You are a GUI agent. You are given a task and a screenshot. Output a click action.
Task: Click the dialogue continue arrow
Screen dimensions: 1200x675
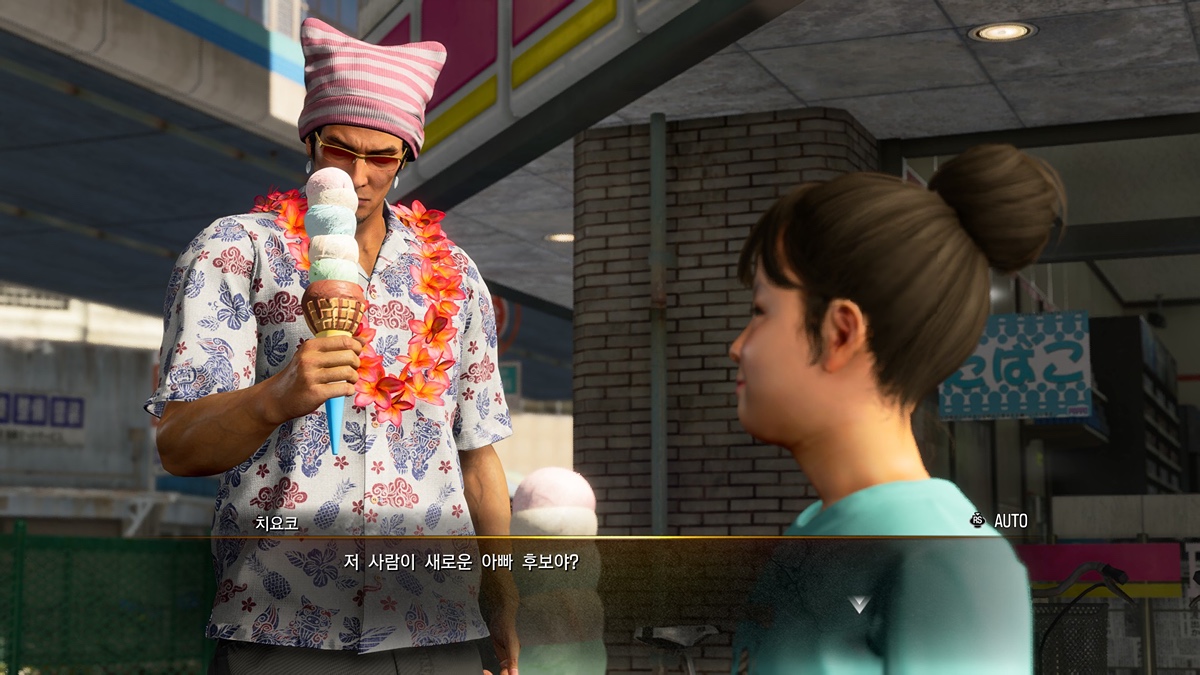coord(859,604)
